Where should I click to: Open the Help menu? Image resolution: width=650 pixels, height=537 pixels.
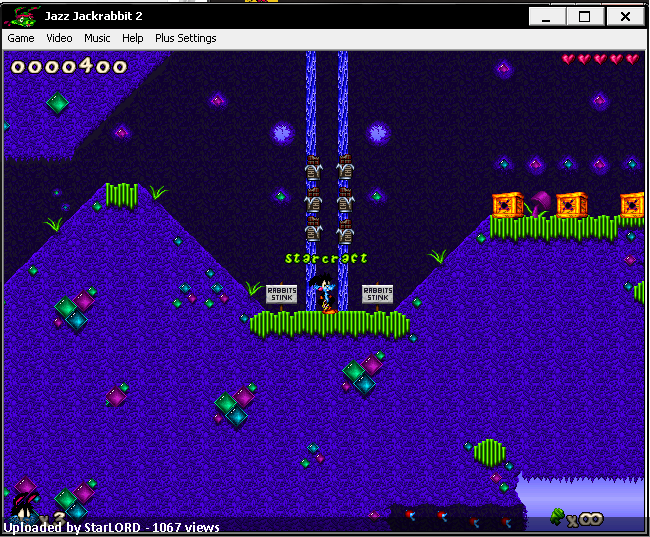pos(133,38)
